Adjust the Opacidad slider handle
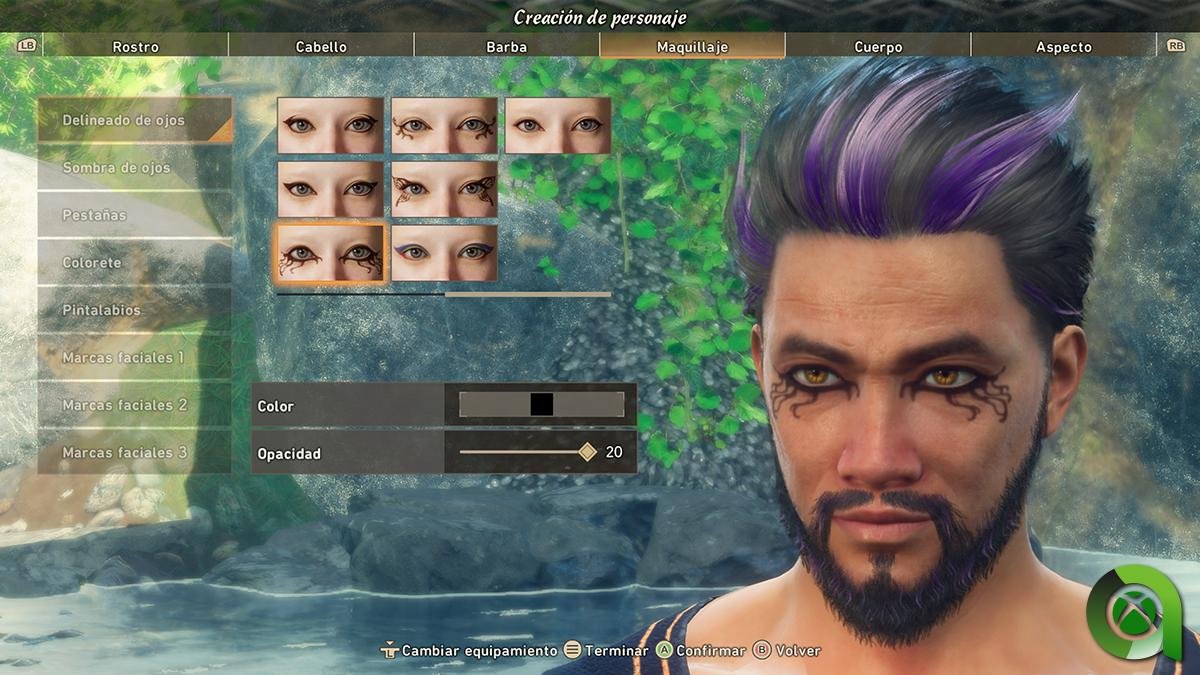The width and height of the screenshot is (1200, 675). [x=587, y=452]
